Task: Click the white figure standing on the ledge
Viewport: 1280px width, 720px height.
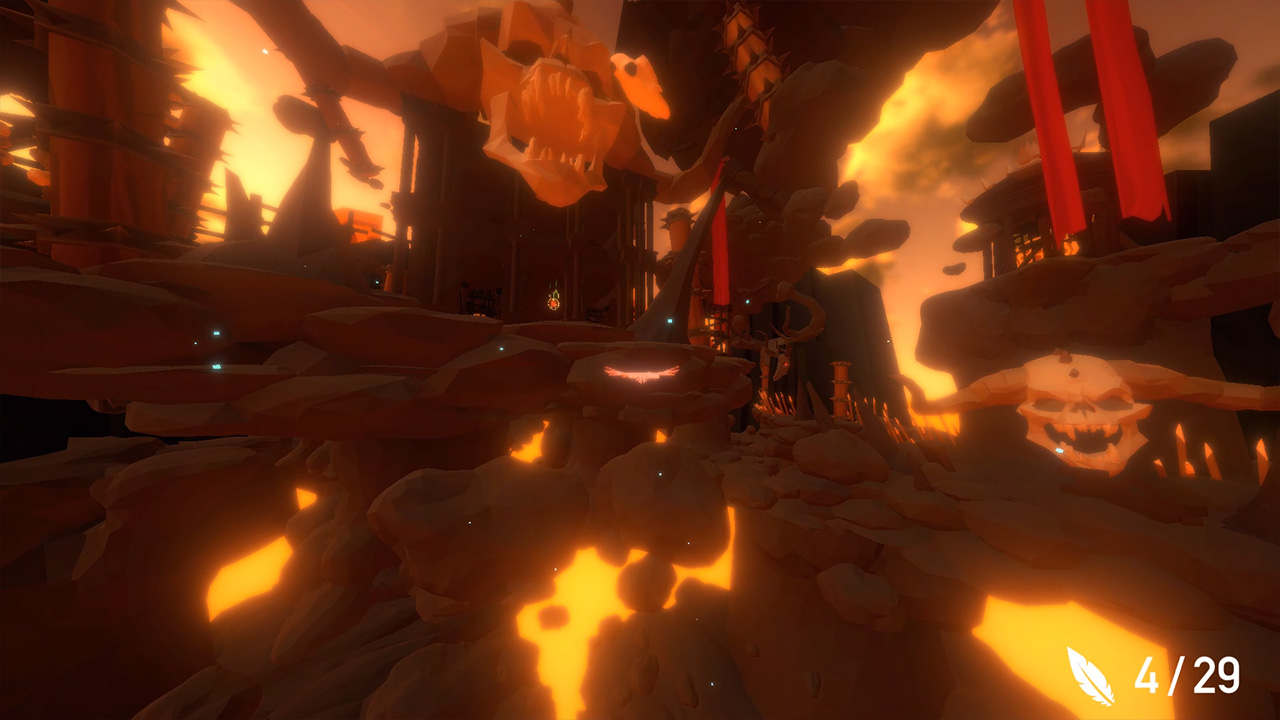Action: click(742, 330)
